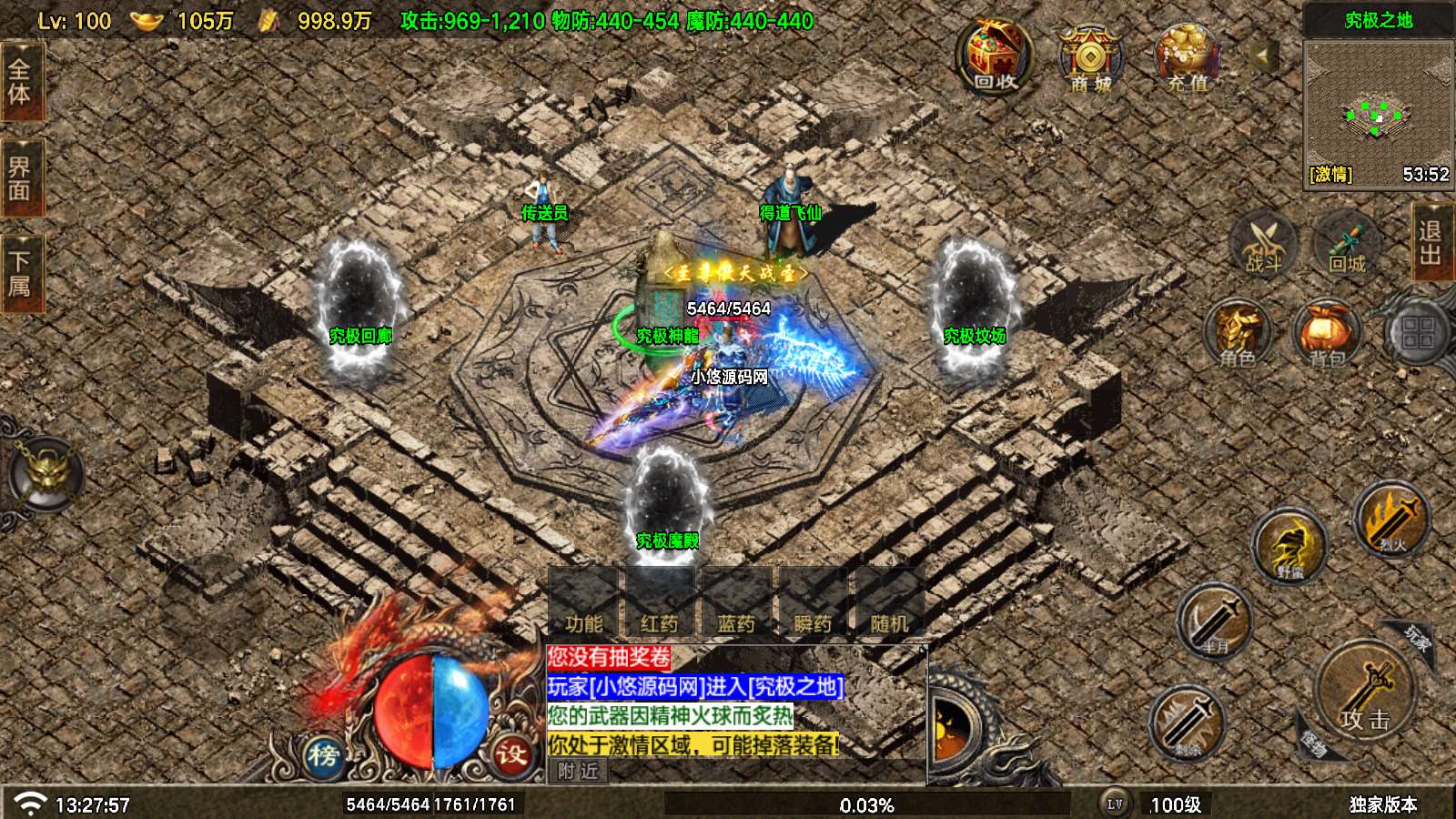
Task: Activate the 半月 half-moon sword skill
Action: coord(1215,620)
